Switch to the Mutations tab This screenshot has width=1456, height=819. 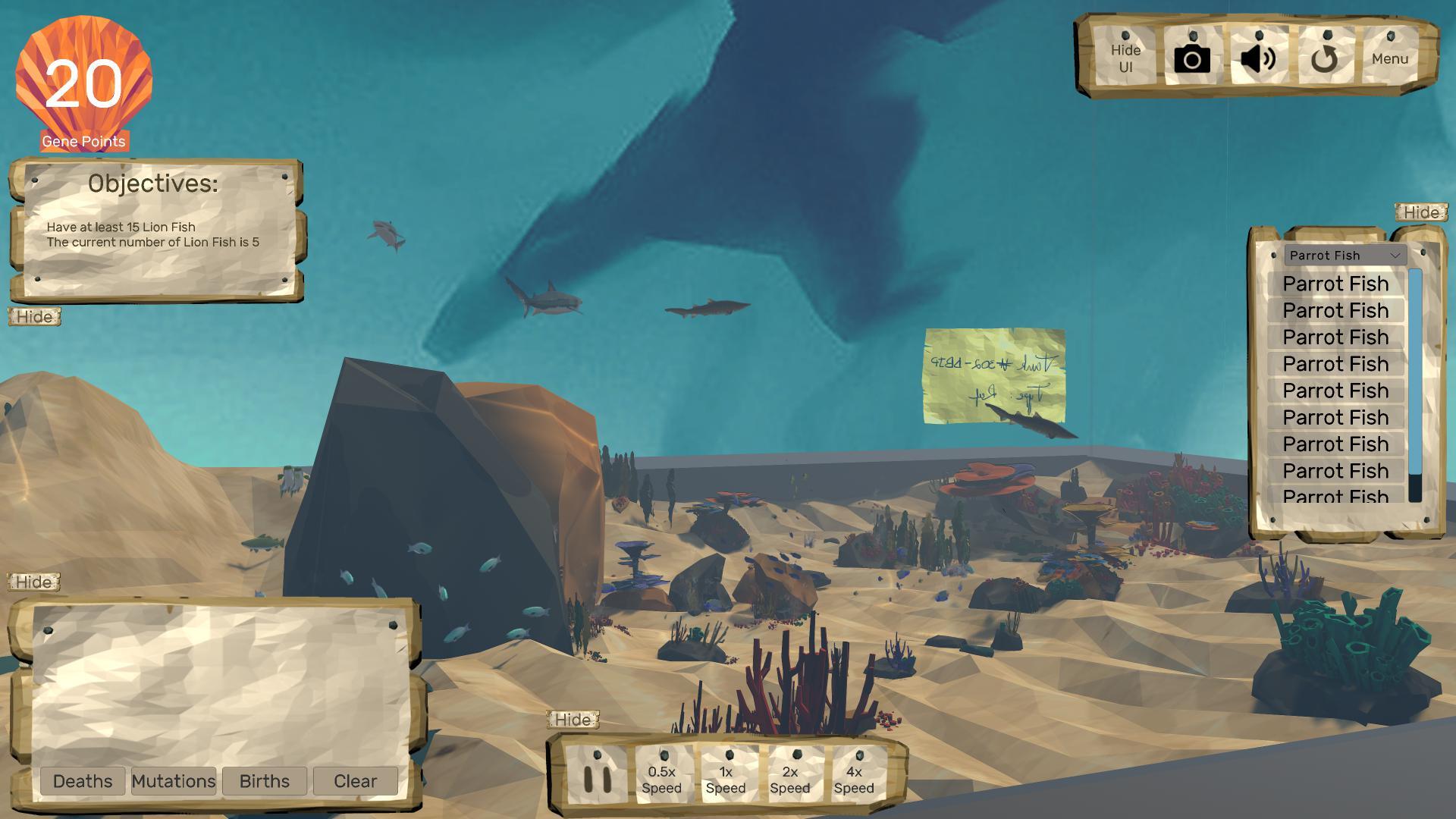174,780
